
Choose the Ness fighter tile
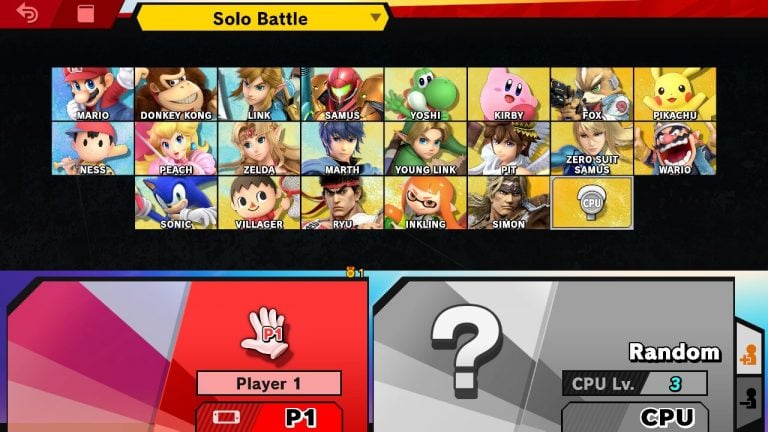92,148
